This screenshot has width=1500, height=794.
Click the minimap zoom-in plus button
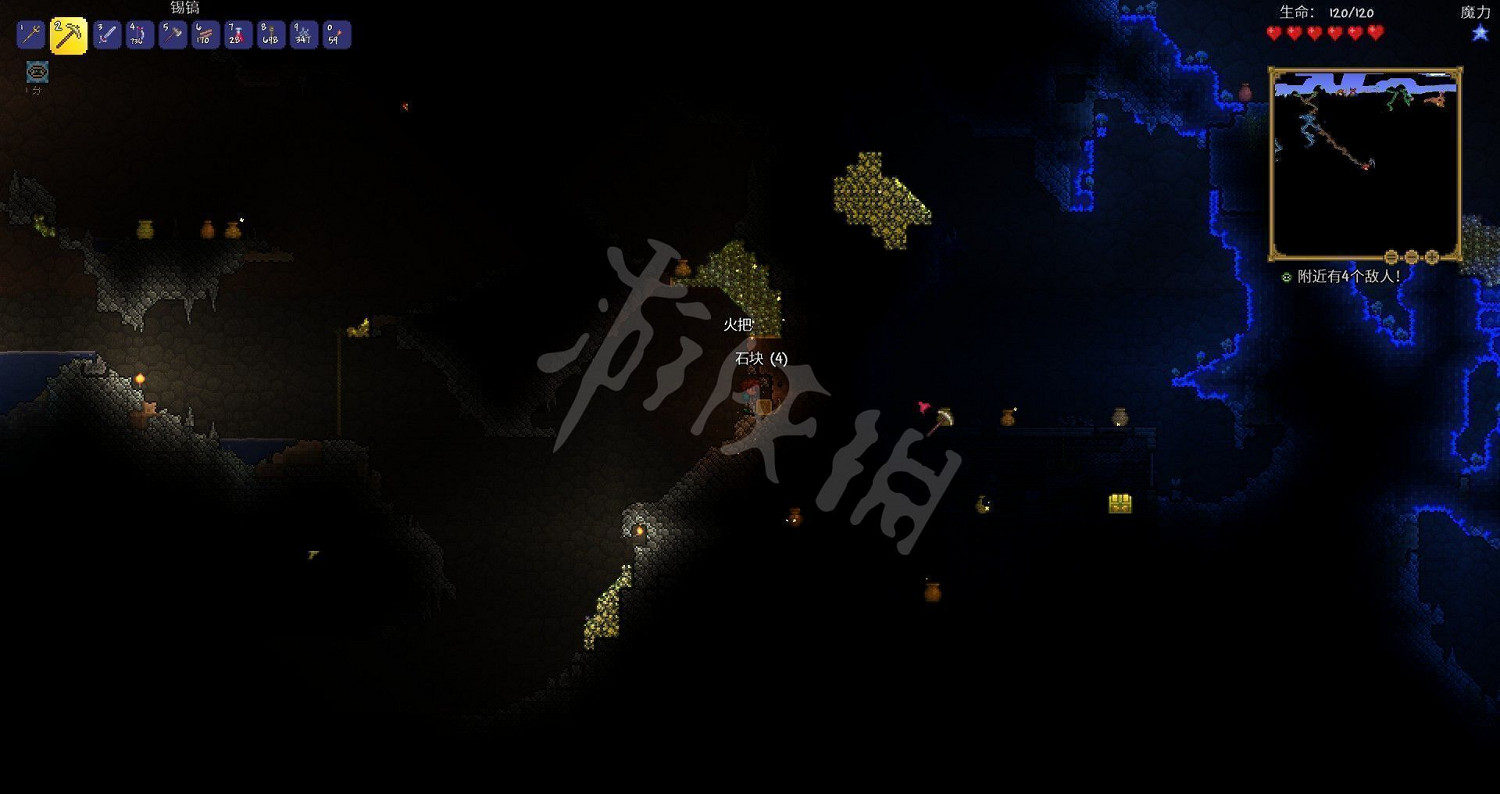coord(1433,256)
